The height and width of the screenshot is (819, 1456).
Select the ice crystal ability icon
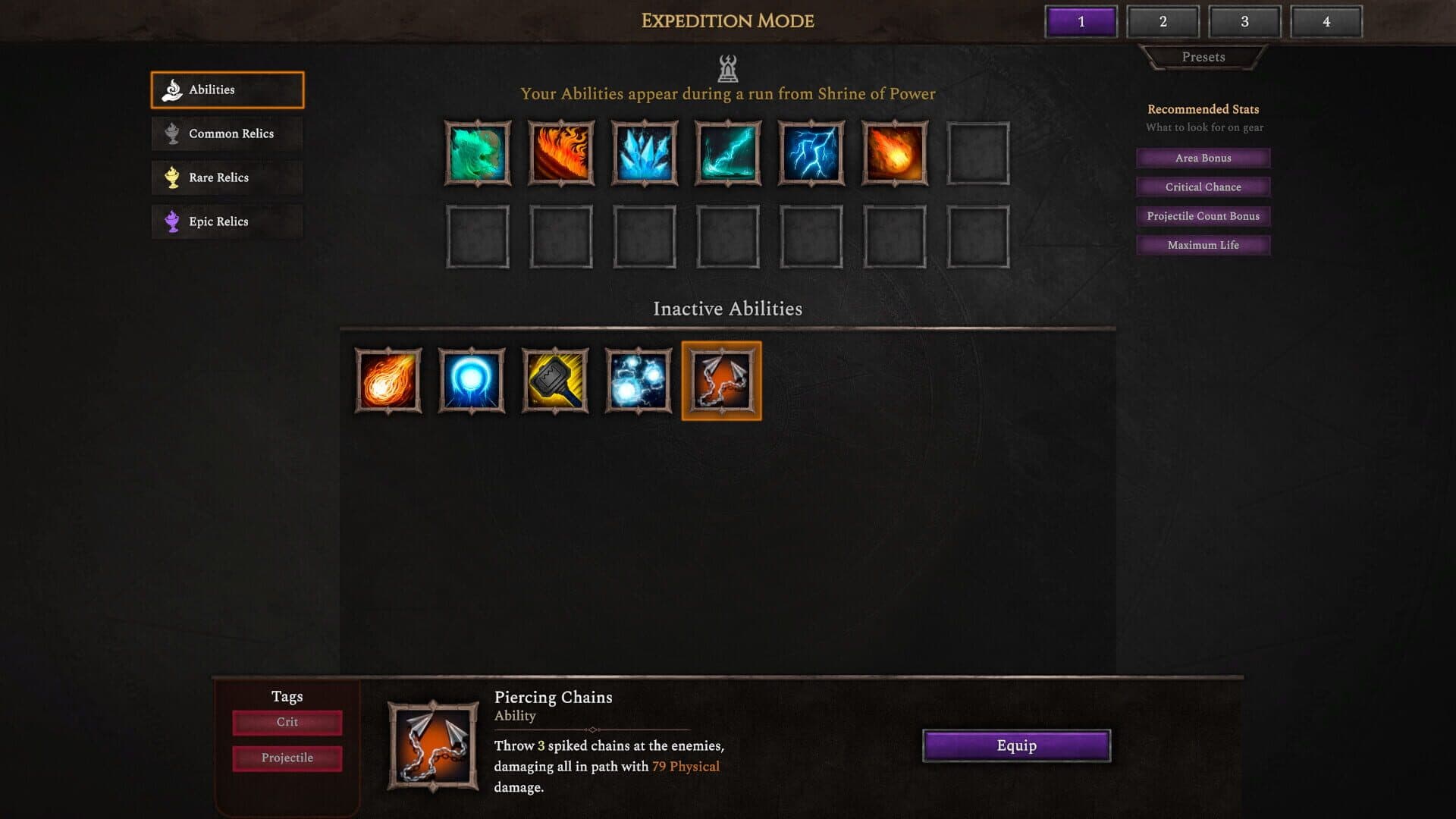coord(644,154)
